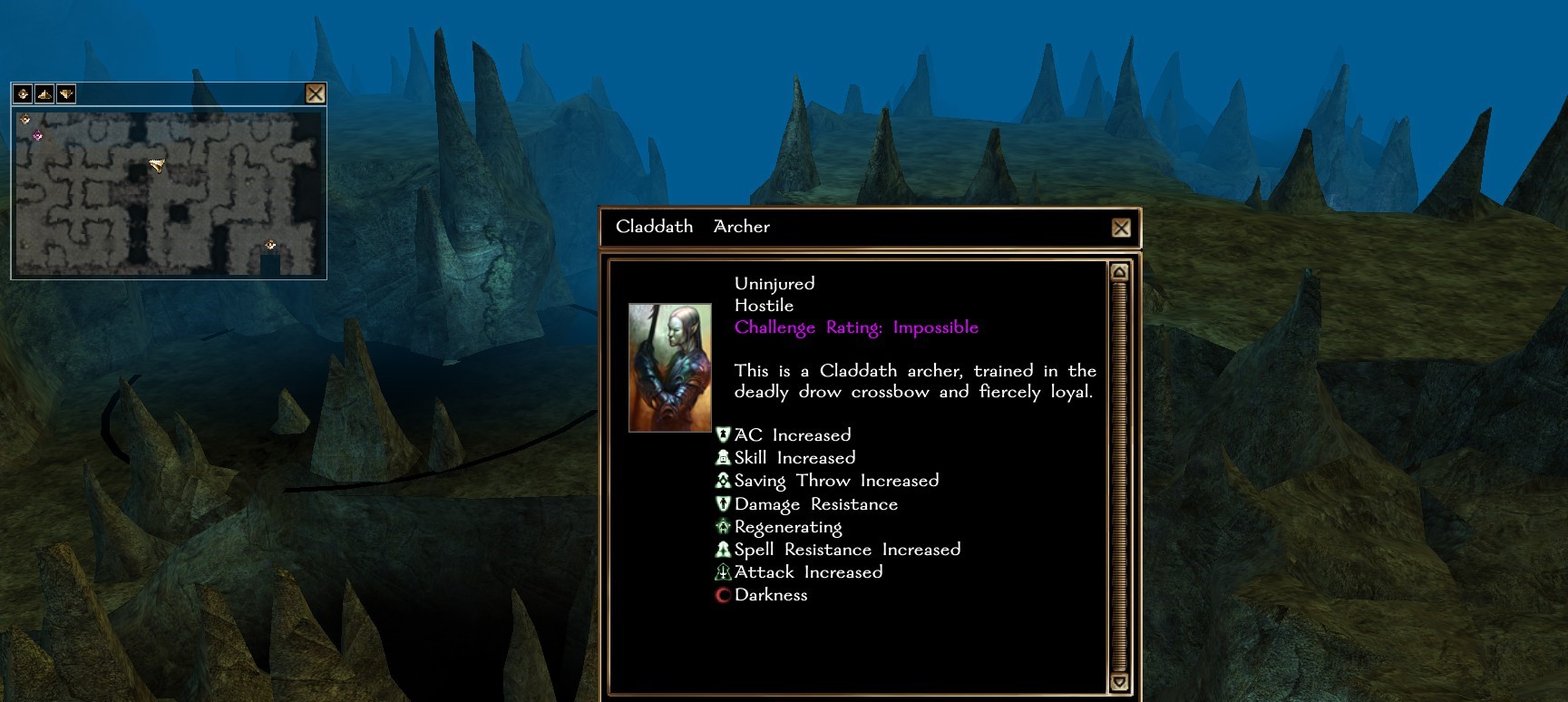
Task: Select the gold map pin at minimap bottom right
Action: (270, 245)
